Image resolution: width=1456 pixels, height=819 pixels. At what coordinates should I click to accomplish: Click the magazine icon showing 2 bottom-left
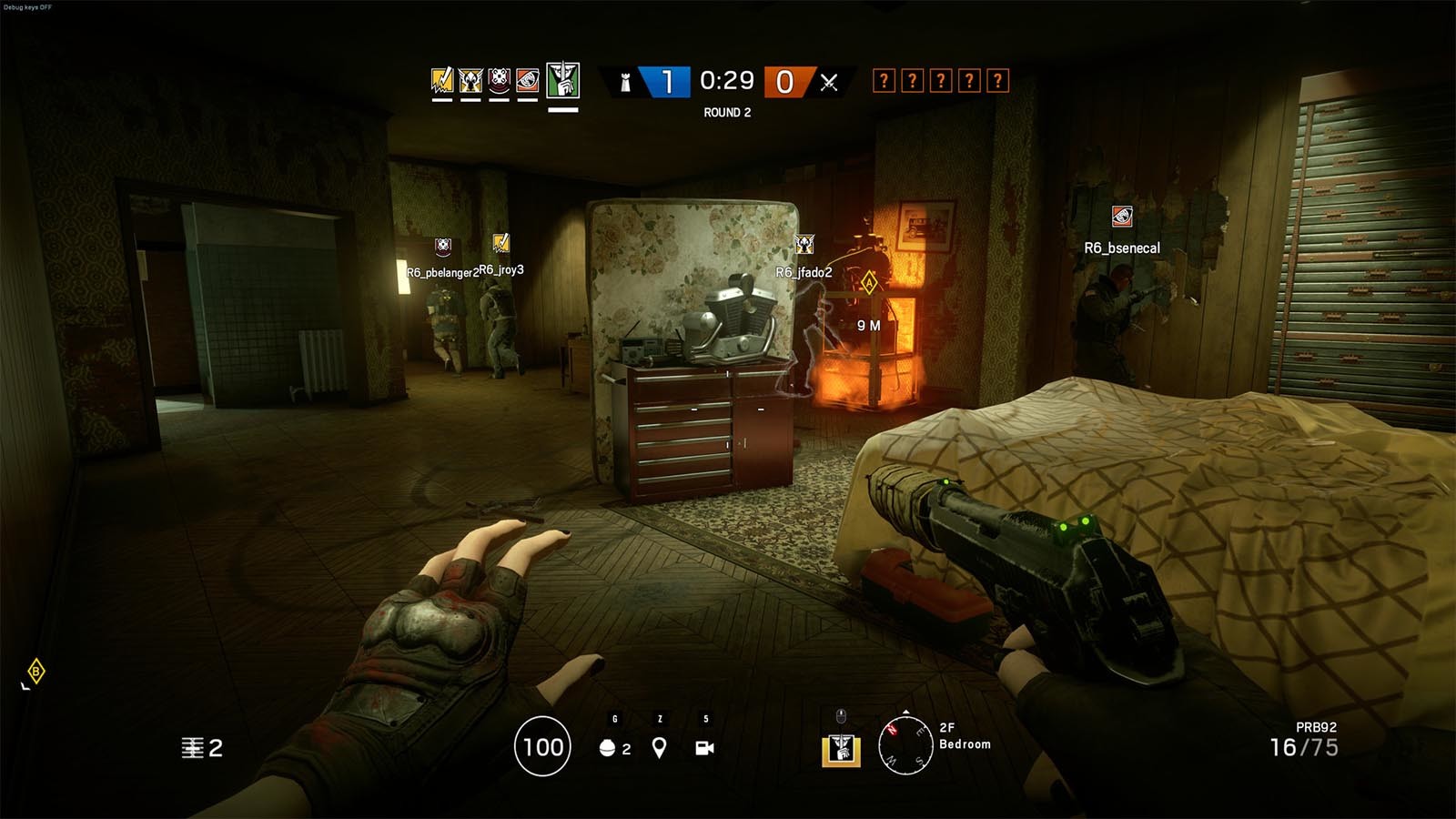192,748
